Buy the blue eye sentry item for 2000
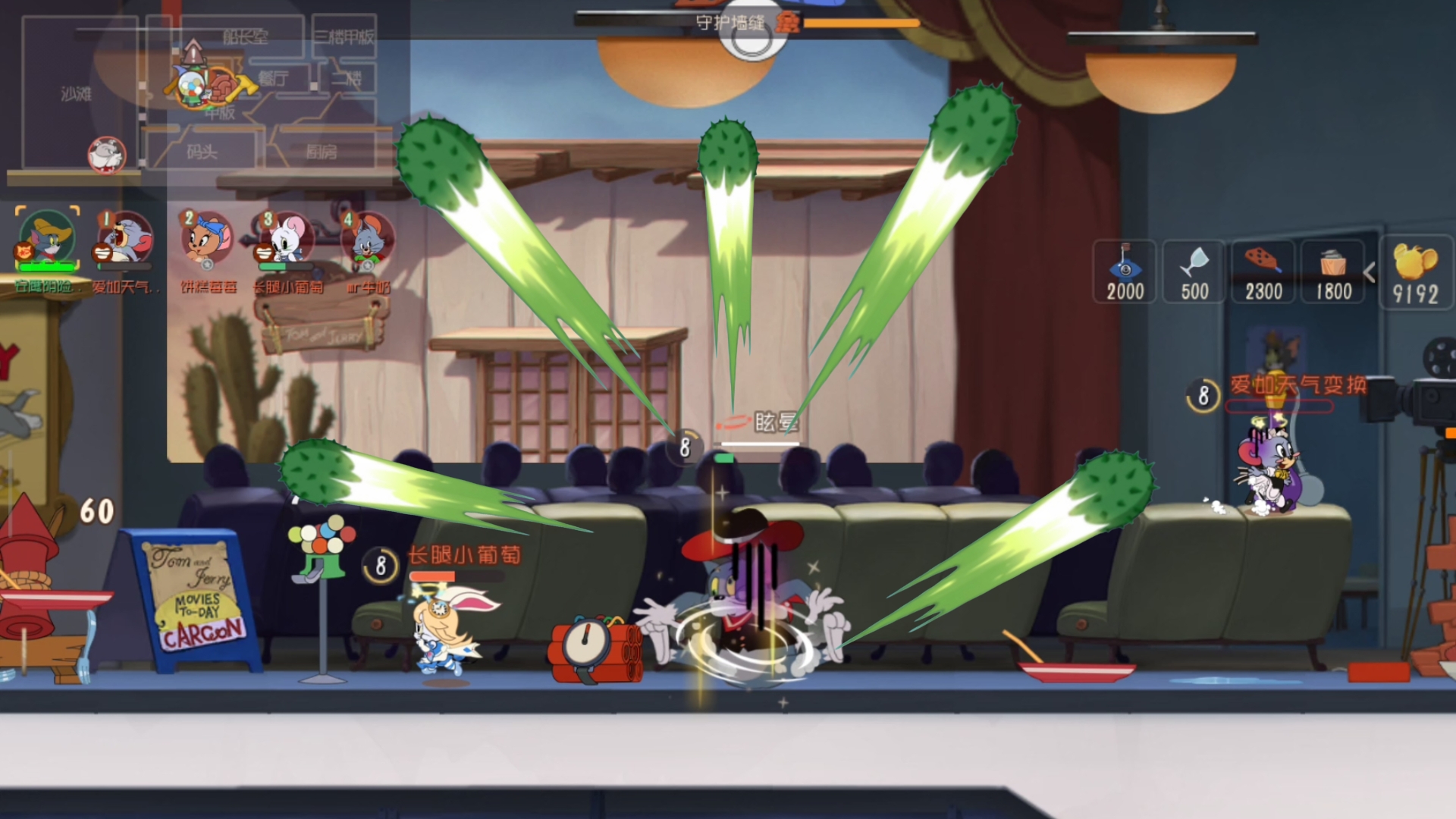This screenshot has height=819, width=1456. click(x=1125, y=271)
